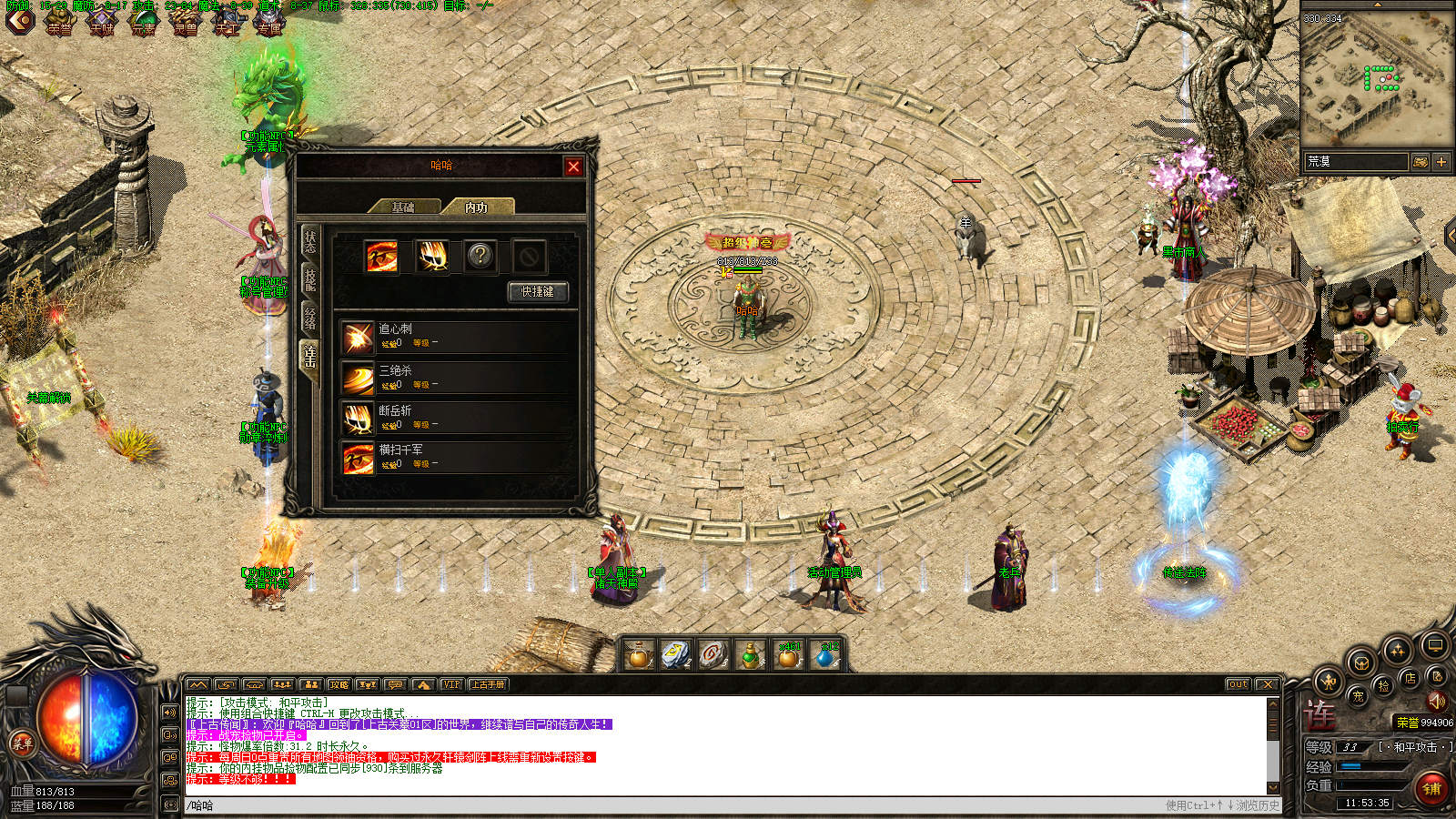The image size is (1456, 819).
Task: Click the question mark combo slot
Action: (480, 256)
